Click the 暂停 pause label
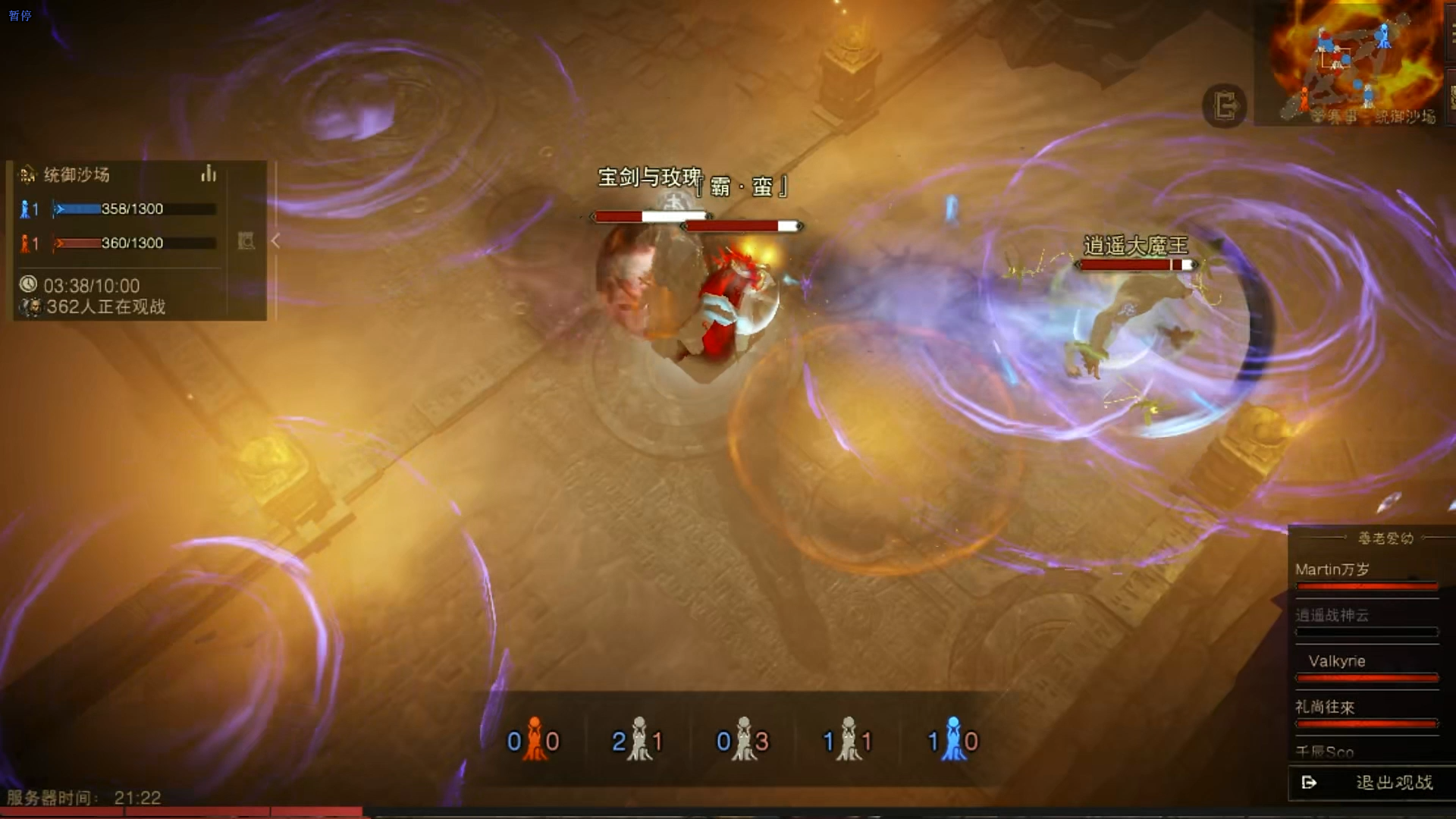1456x819 pixels. [x=20, y=15]
